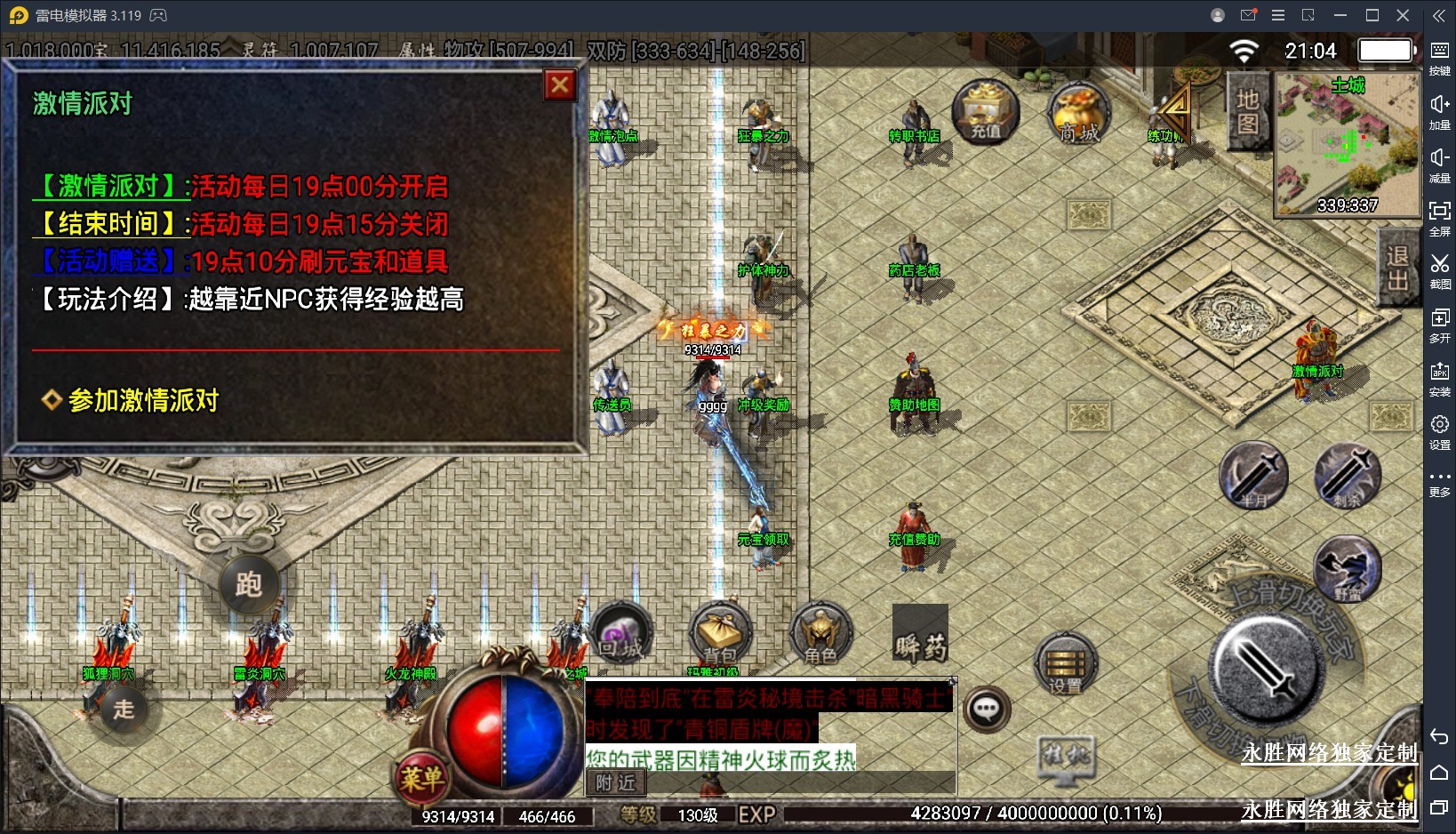
Task: Close the 激情派对 dialog with red X
Action: point(559,85)
